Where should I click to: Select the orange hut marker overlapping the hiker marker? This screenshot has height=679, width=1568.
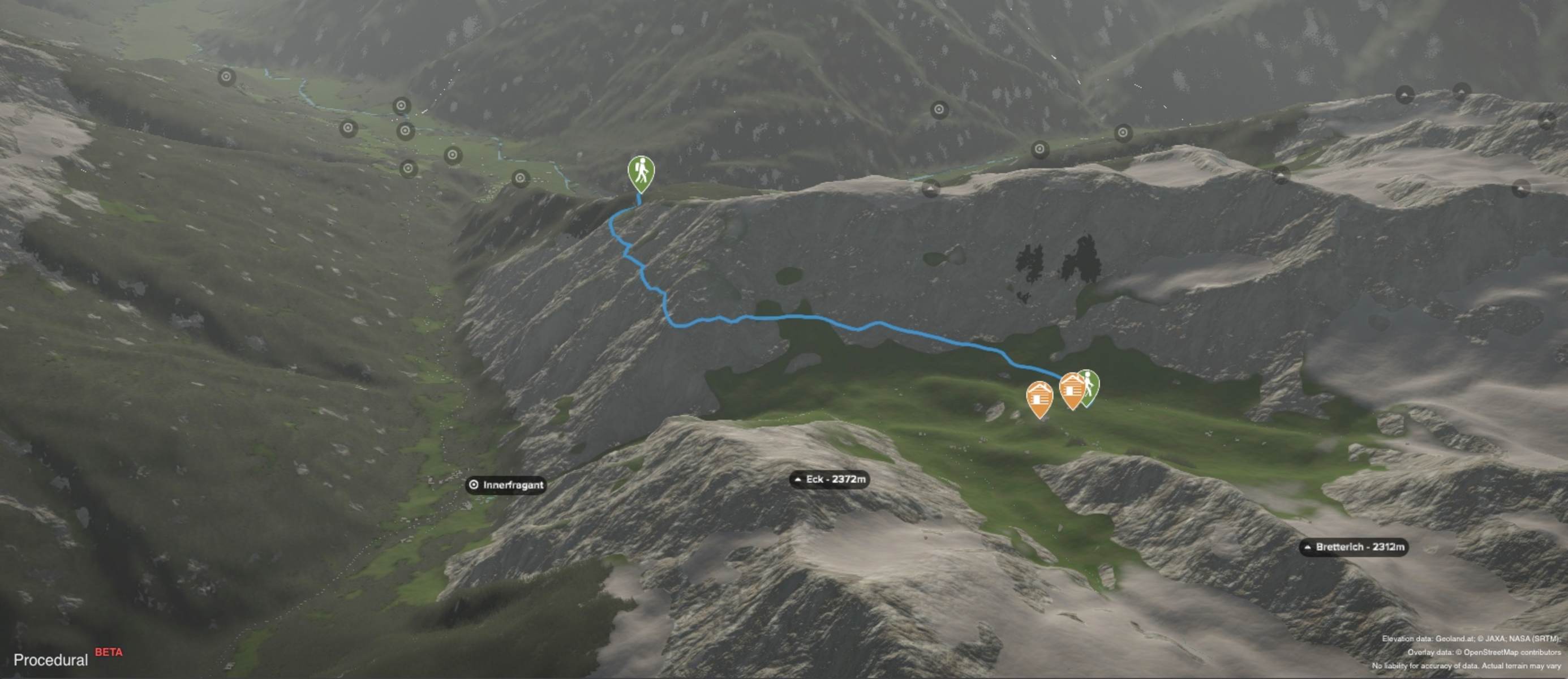(1071, 389)
